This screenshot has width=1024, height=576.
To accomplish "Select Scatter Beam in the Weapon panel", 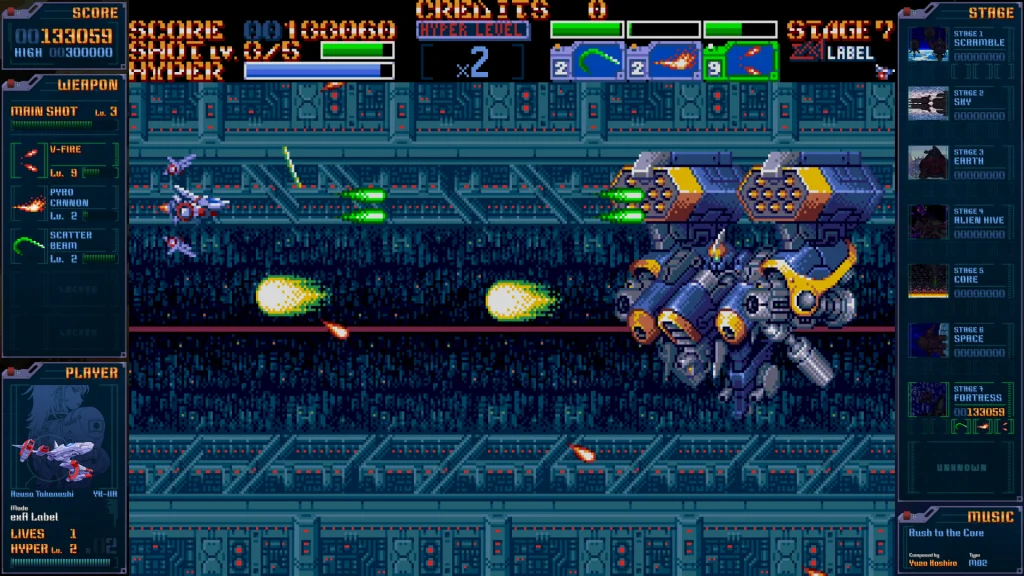I will [65, 245].
